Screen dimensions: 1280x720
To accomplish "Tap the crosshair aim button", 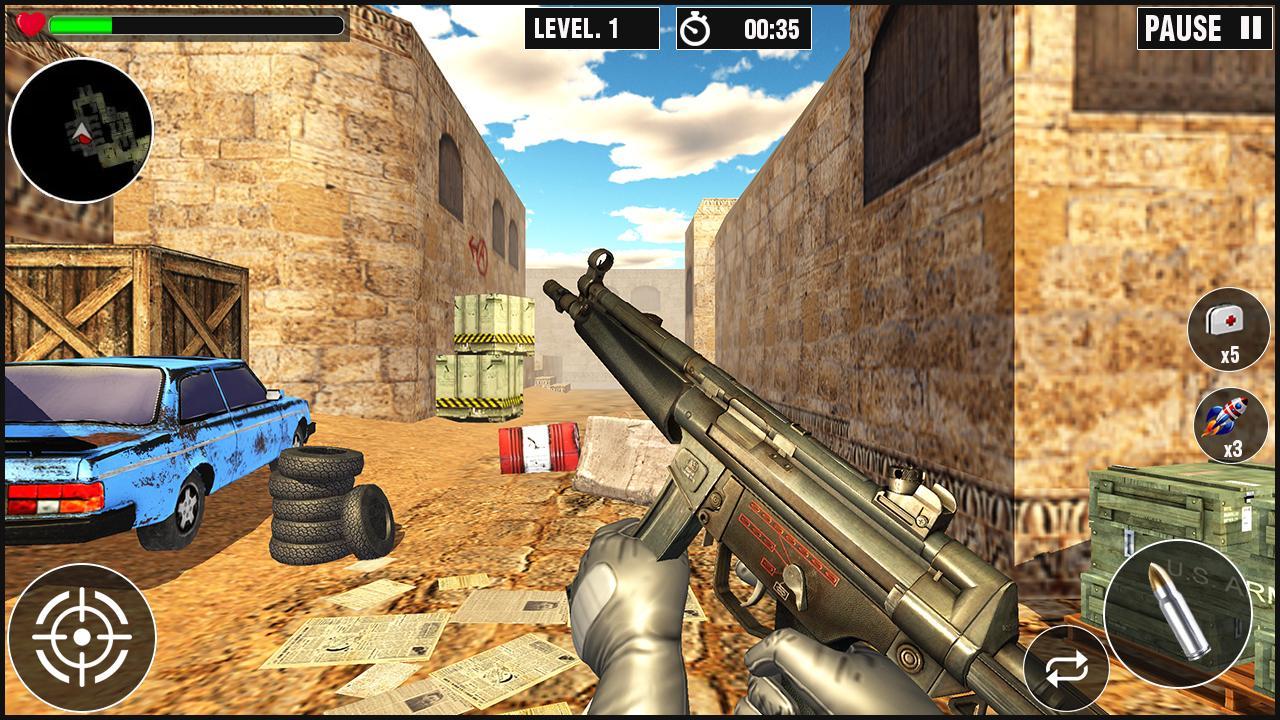I will click(82, 638).
